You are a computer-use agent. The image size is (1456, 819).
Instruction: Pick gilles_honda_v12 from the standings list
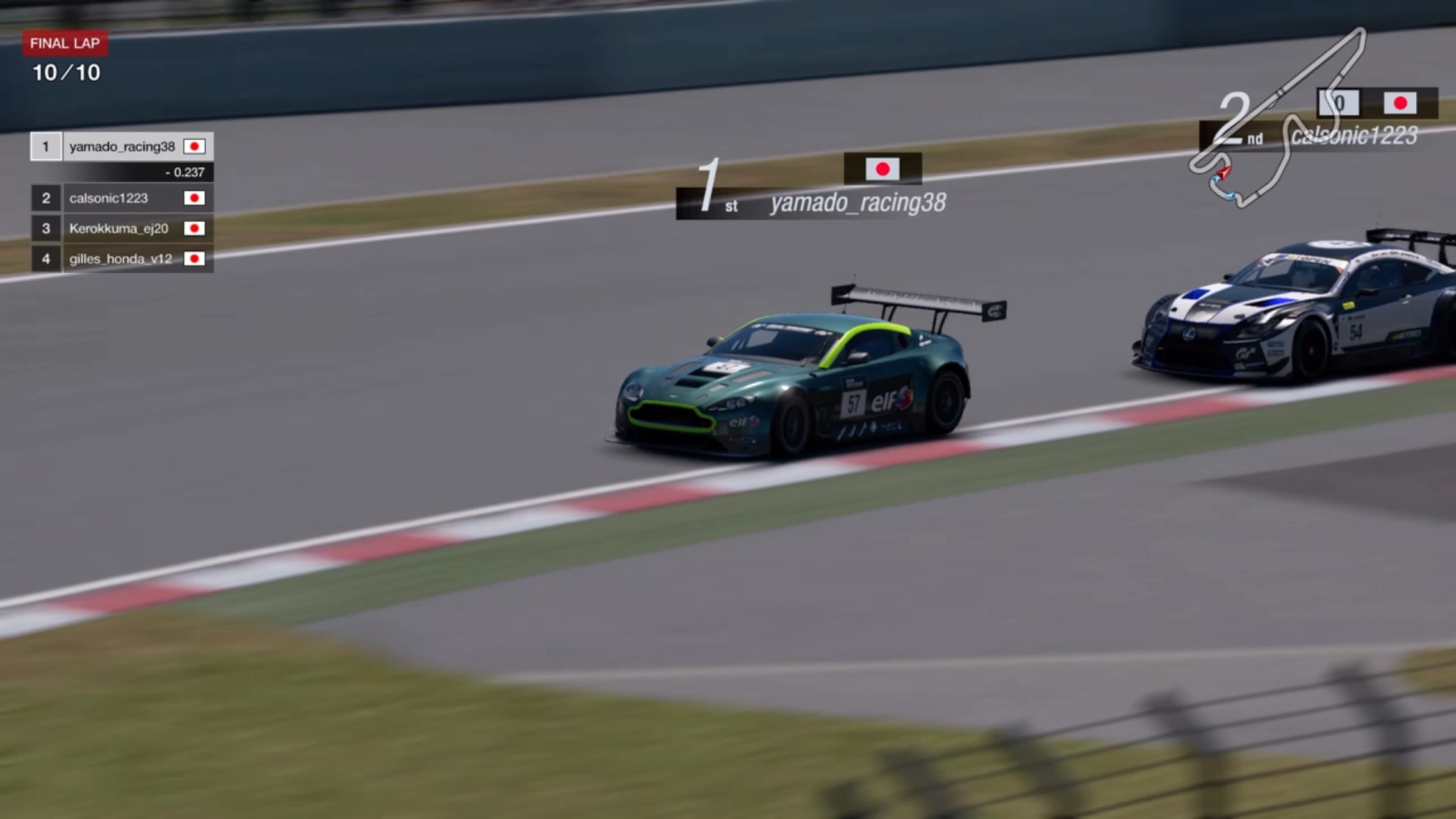pyautogui.click(x=121, y=259)
